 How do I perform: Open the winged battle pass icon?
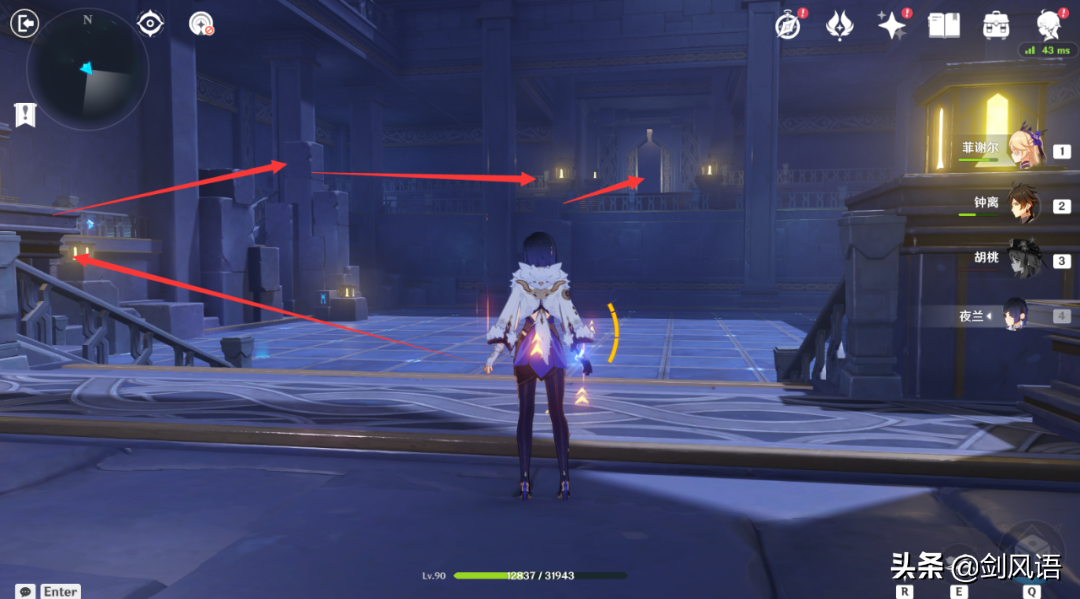[839, 26]
